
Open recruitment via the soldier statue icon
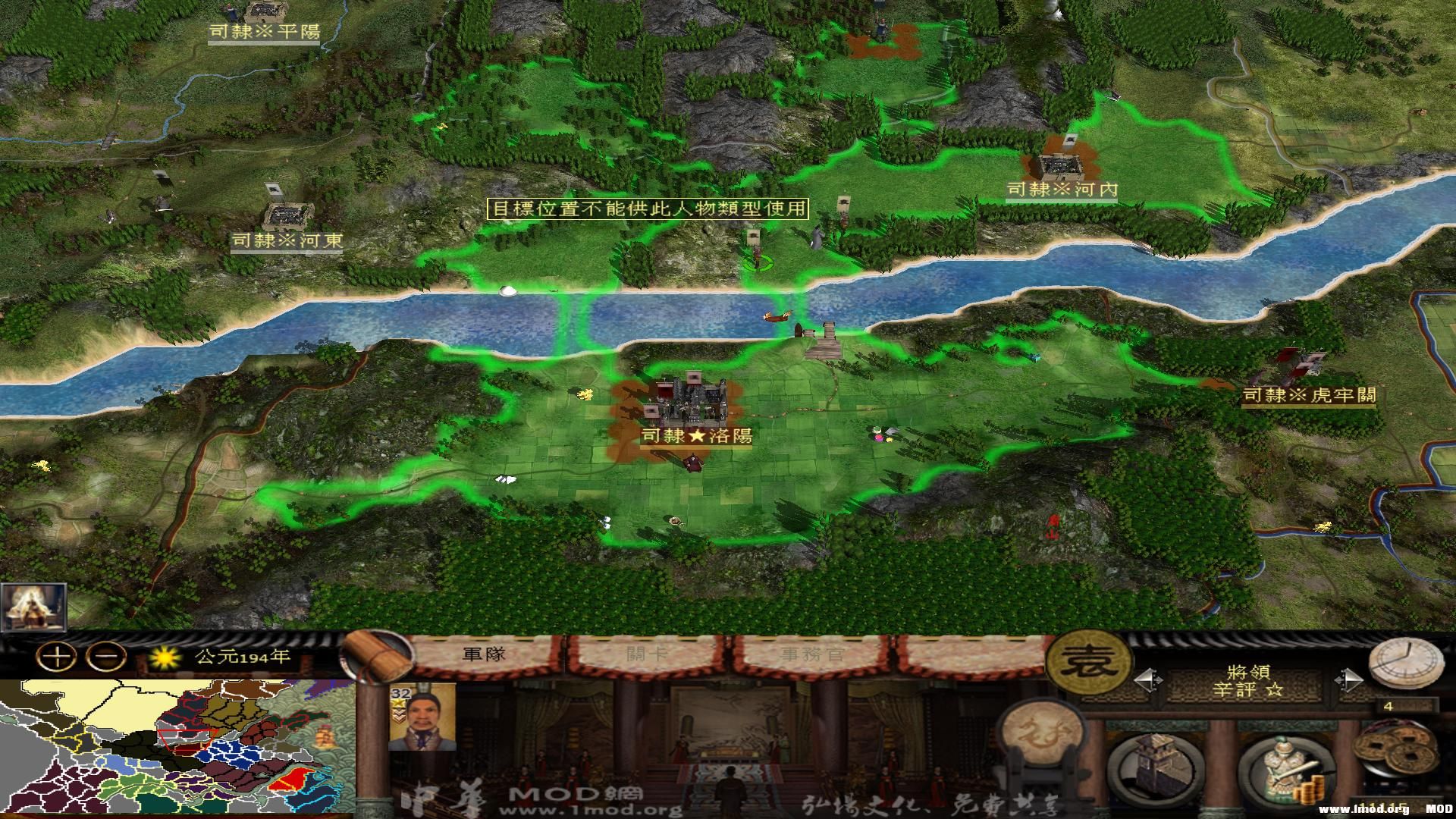coord(1284,764)
